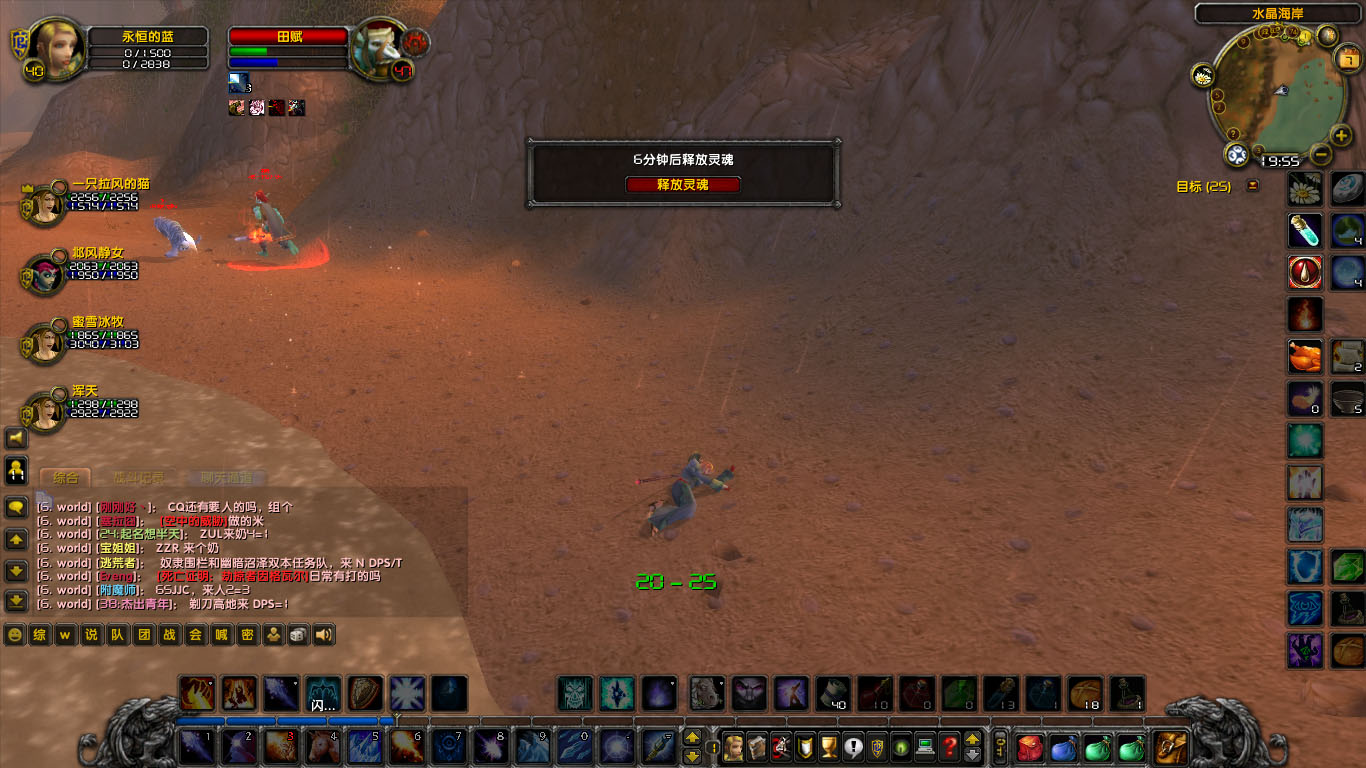
Task: Open the 战斗记录 combat log tab
Action: click(x=139, y=478)
